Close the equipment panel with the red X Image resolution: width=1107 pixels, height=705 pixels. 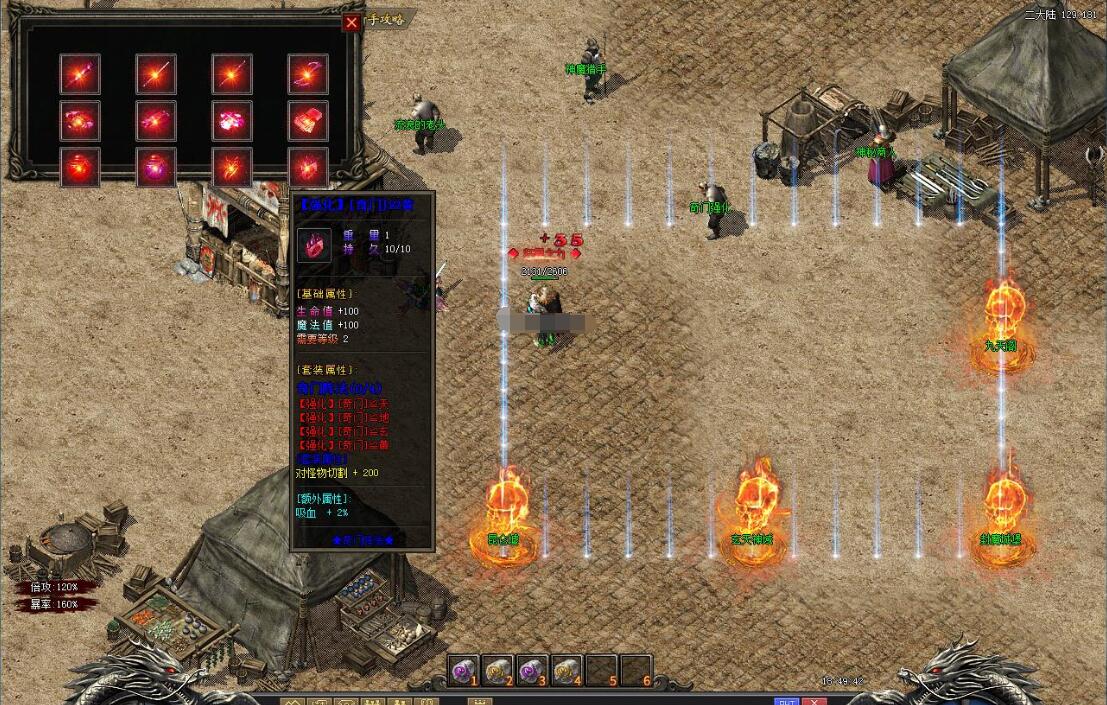(x=351, y=22)
